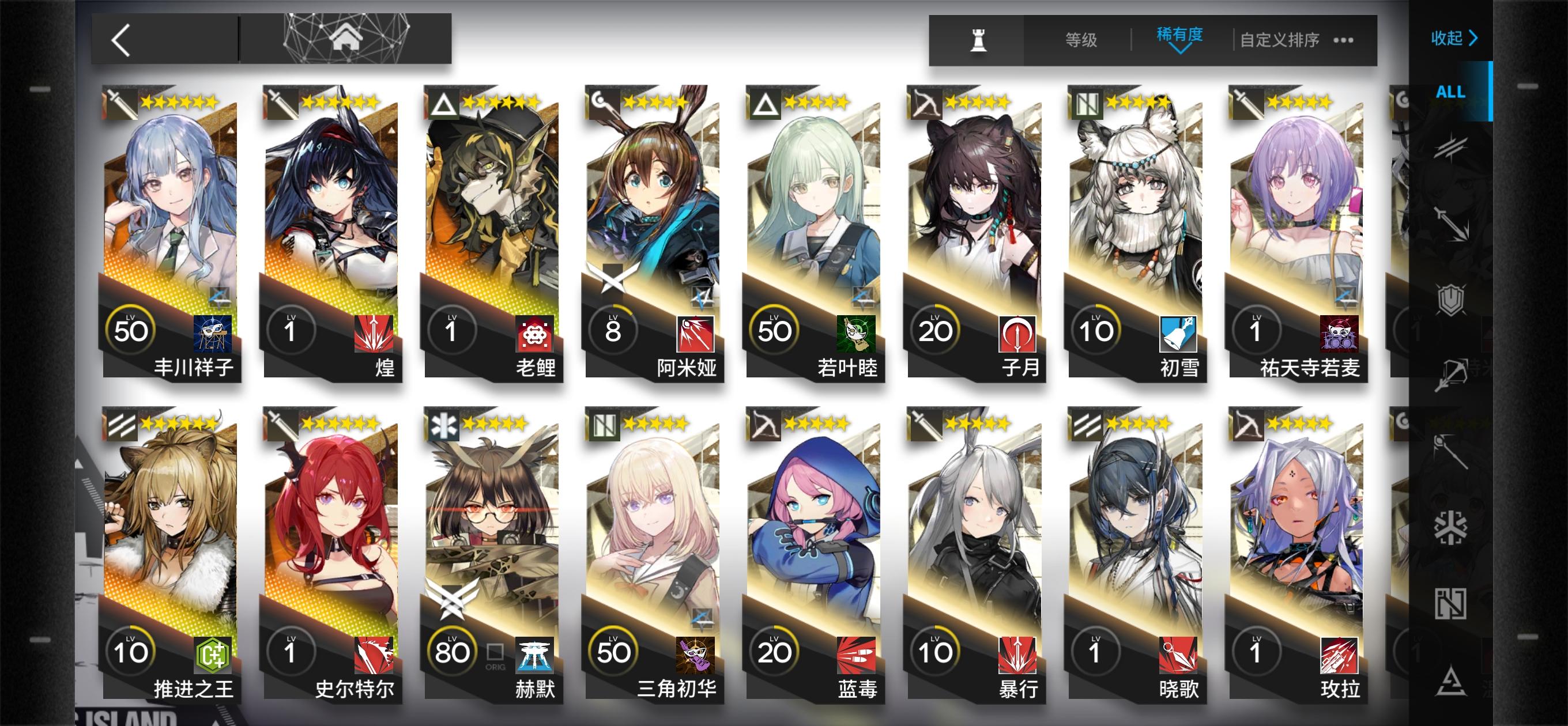Viewport: 1568px width, 726px height.
Task: Click 赫默's level 80 progress ring
Action: pos(451,650)
